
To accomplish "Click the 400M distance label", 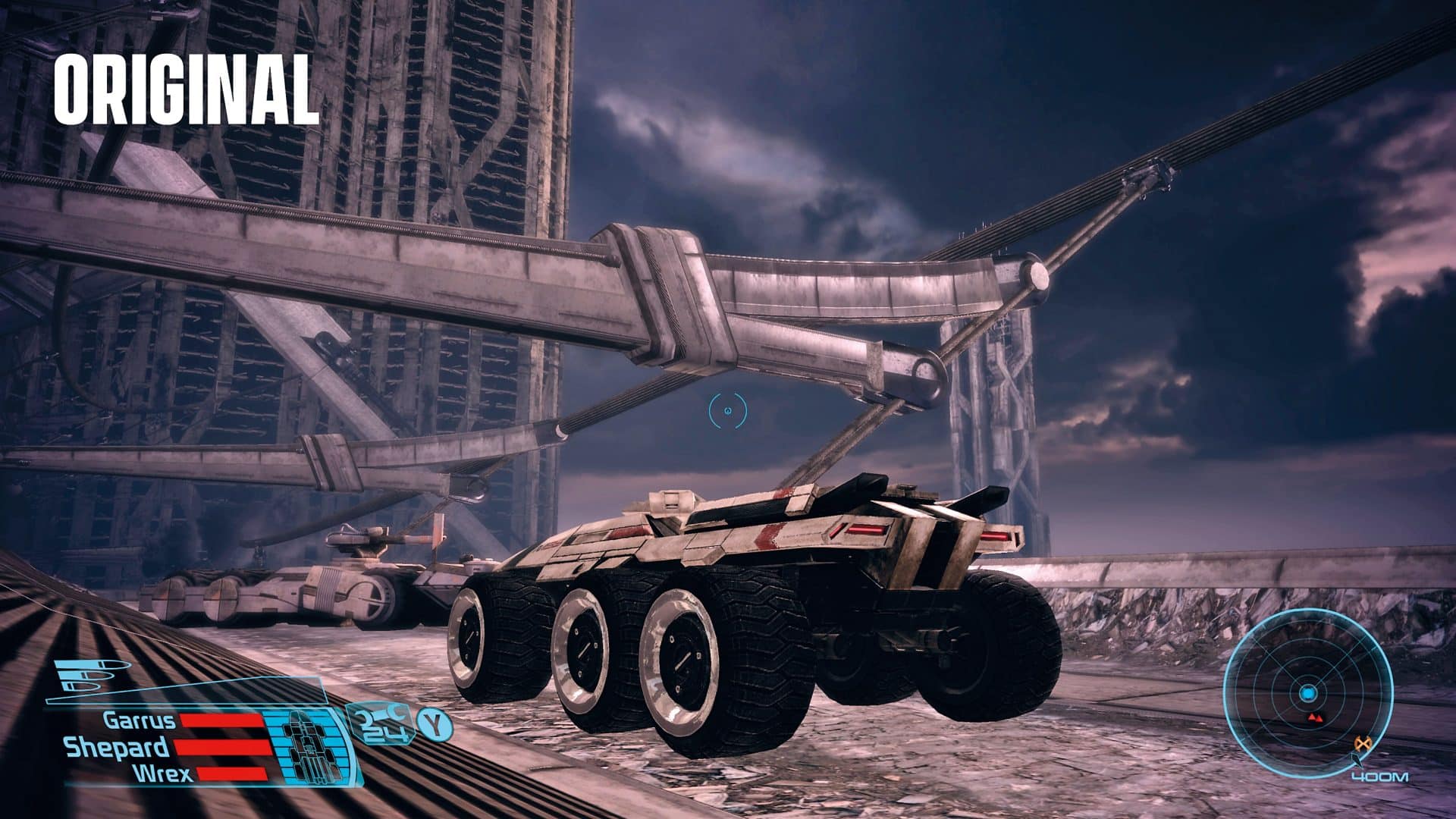I will pyautogui.click(x=1379, y=777).
